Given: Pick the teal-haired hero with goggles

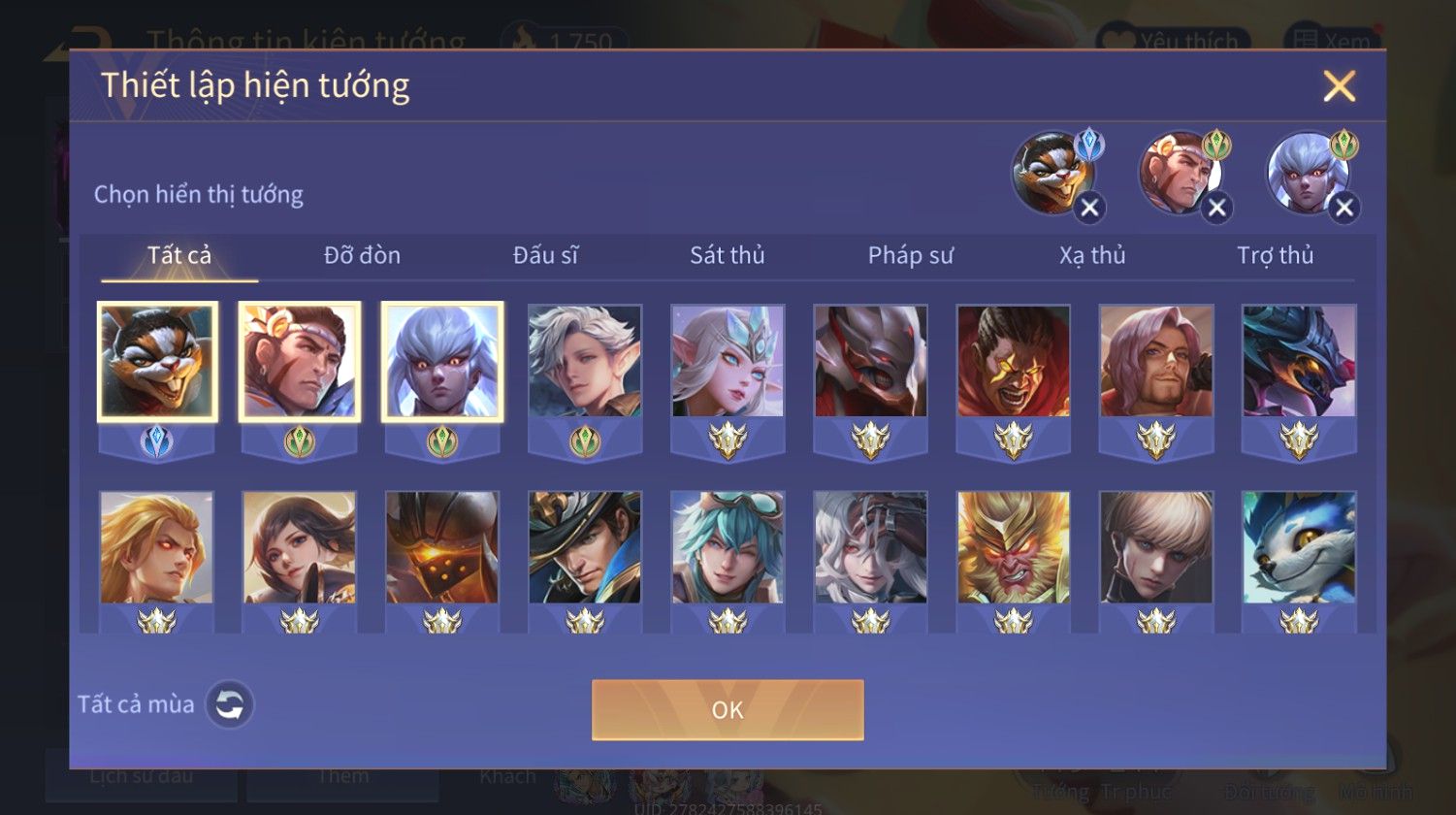Looking at the screenshot, I should (728, 547).
